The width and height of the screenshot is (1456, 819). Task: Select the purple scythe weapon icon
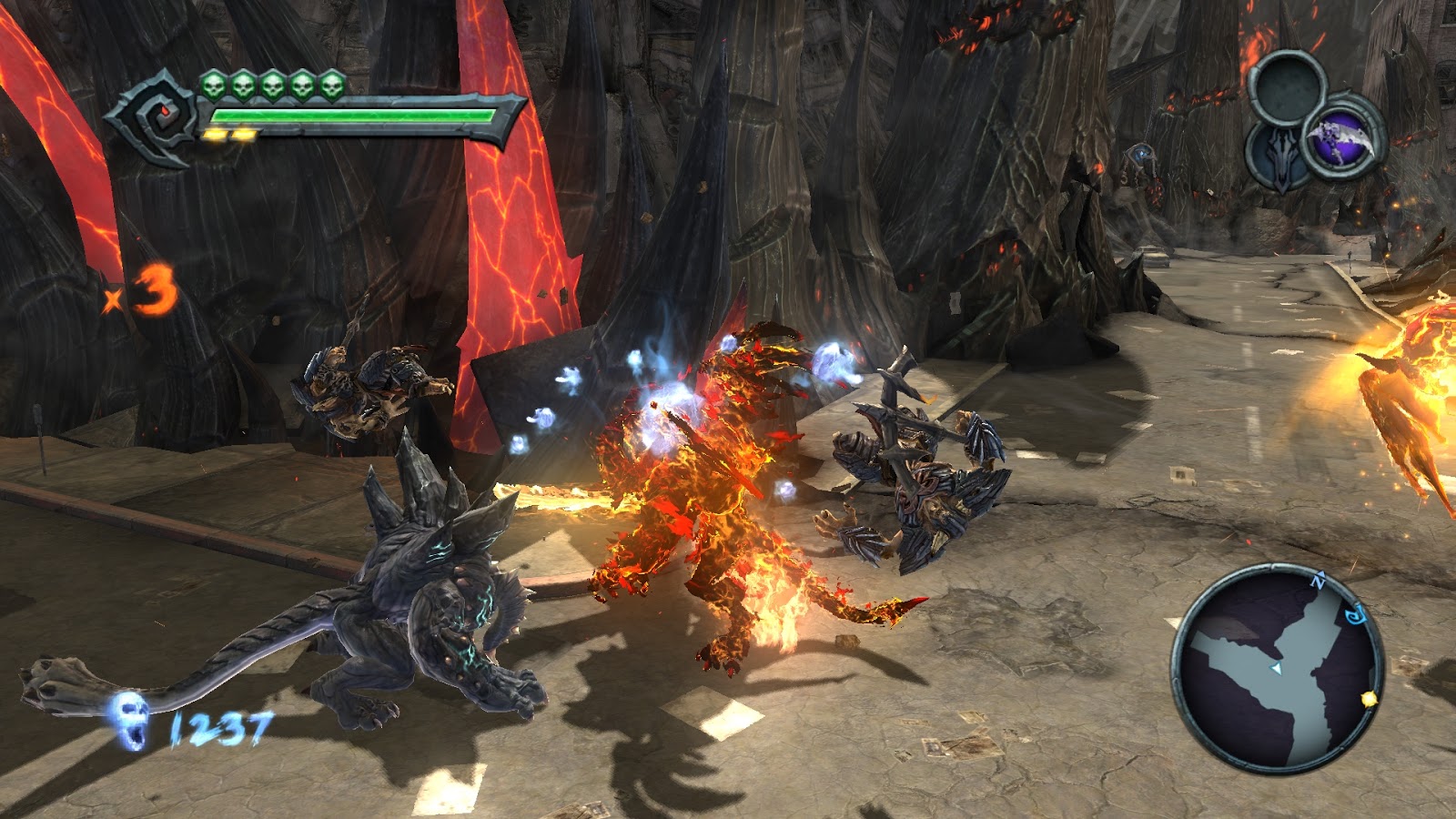click(1340, 142)
